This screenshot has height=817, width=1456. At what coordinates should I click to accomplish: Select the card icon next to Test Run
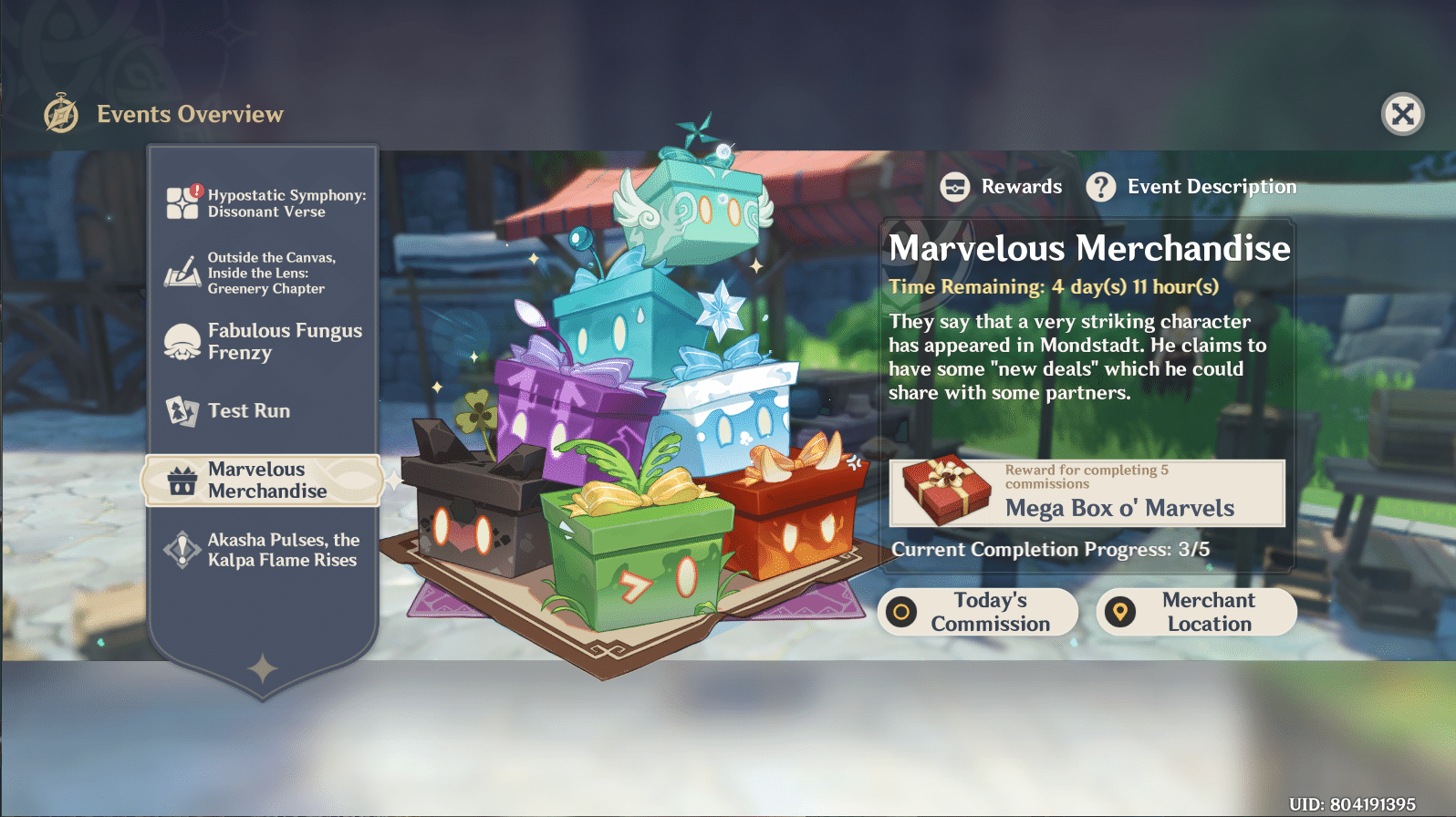(181, 411)
